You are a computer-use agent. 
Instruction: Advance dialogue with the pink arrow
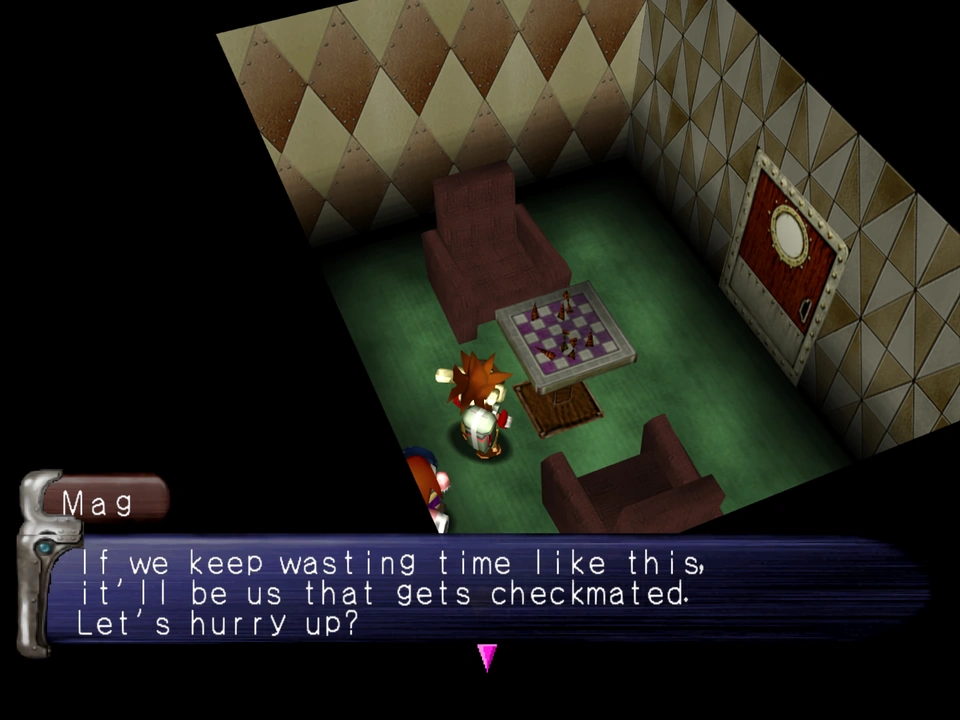[487, 656]
